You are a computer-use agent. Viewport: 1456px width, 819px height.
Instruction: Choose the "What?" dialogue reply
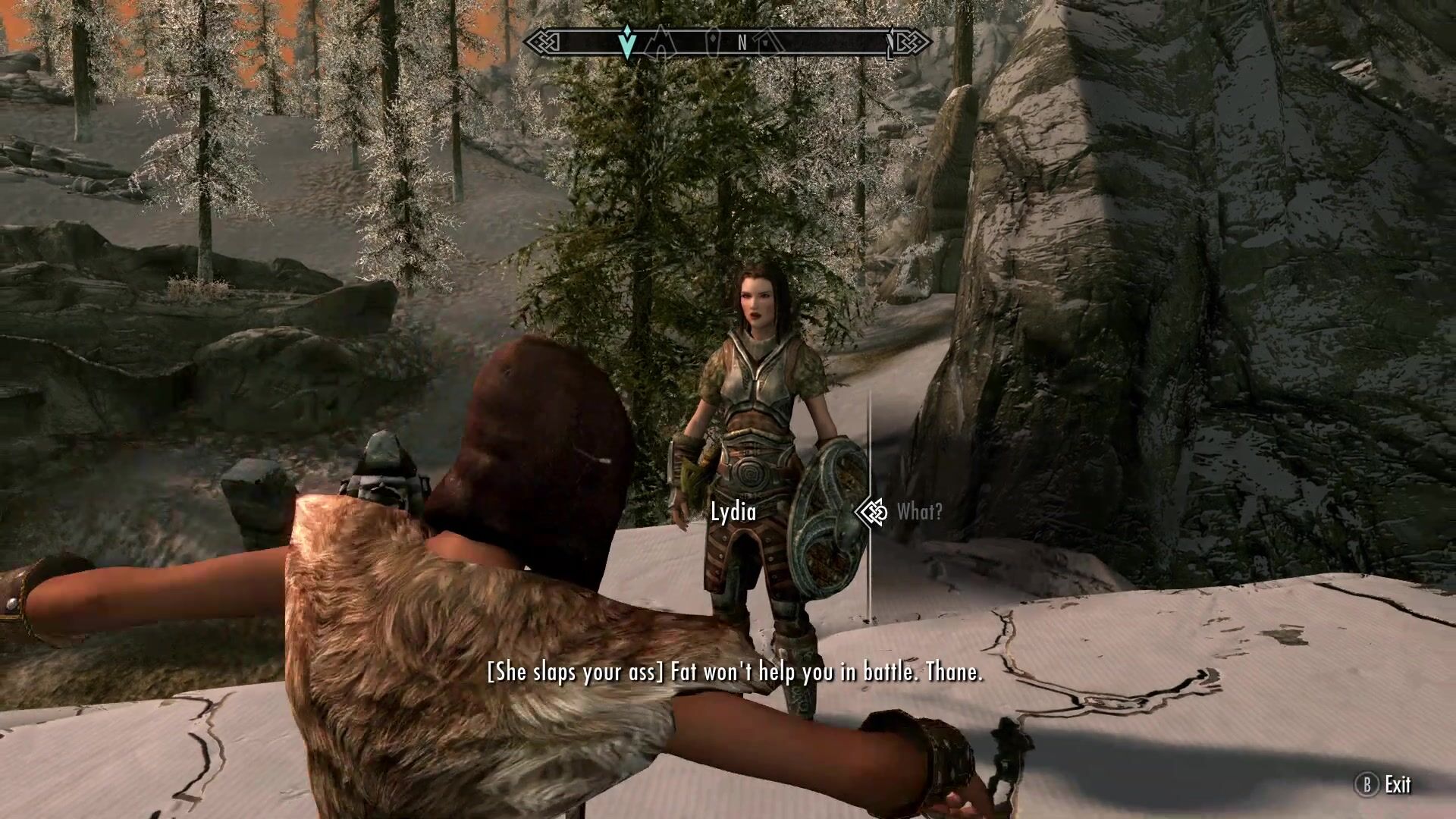click(919, 513)
